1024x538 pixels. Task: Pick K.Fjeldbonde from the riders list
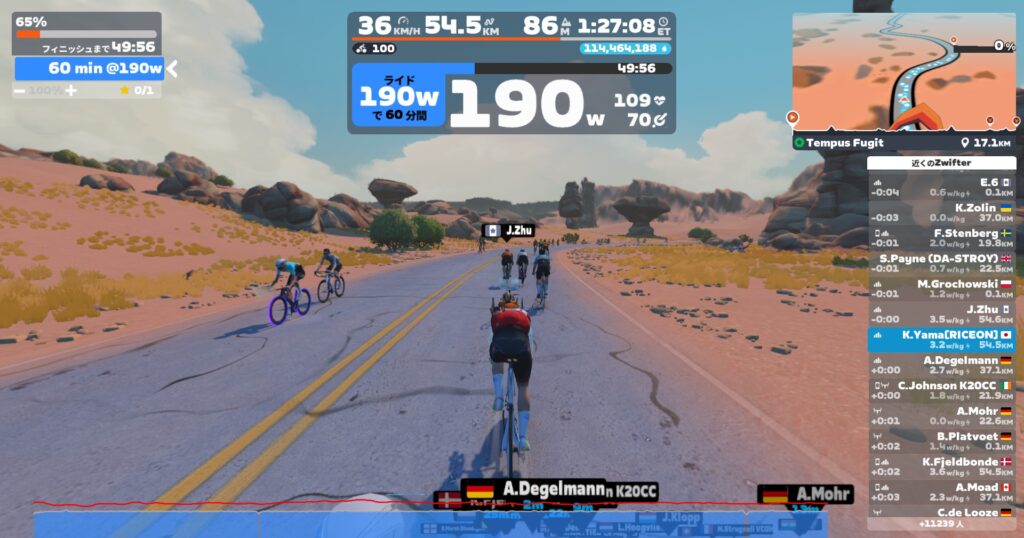pos(941,466)
